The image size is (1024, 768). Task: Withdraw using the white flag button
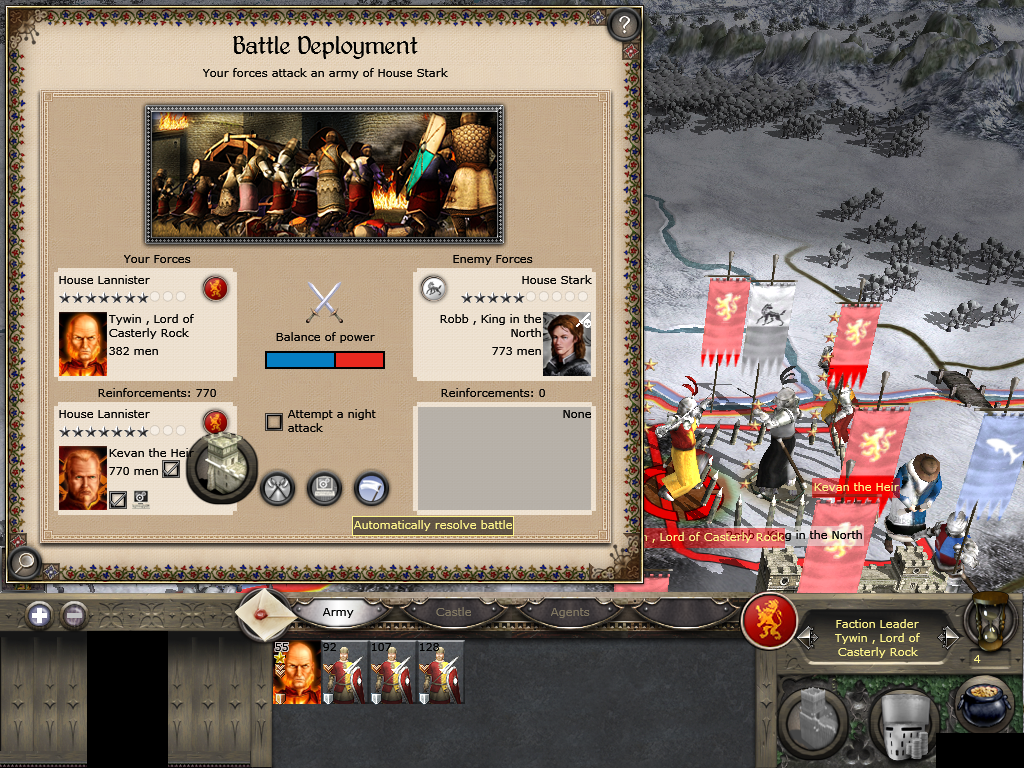coord(371,489)
